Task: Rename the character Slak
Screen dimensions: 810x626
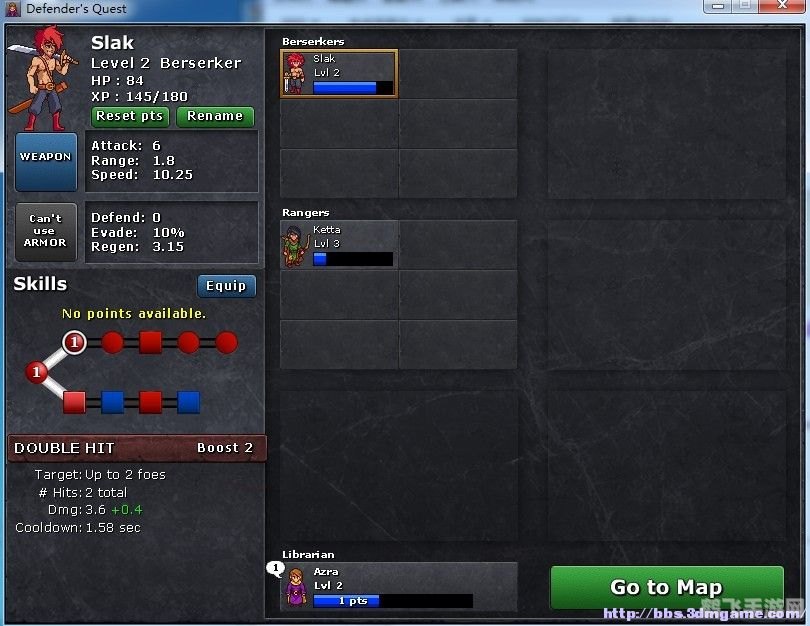Action: click(215, 116)
